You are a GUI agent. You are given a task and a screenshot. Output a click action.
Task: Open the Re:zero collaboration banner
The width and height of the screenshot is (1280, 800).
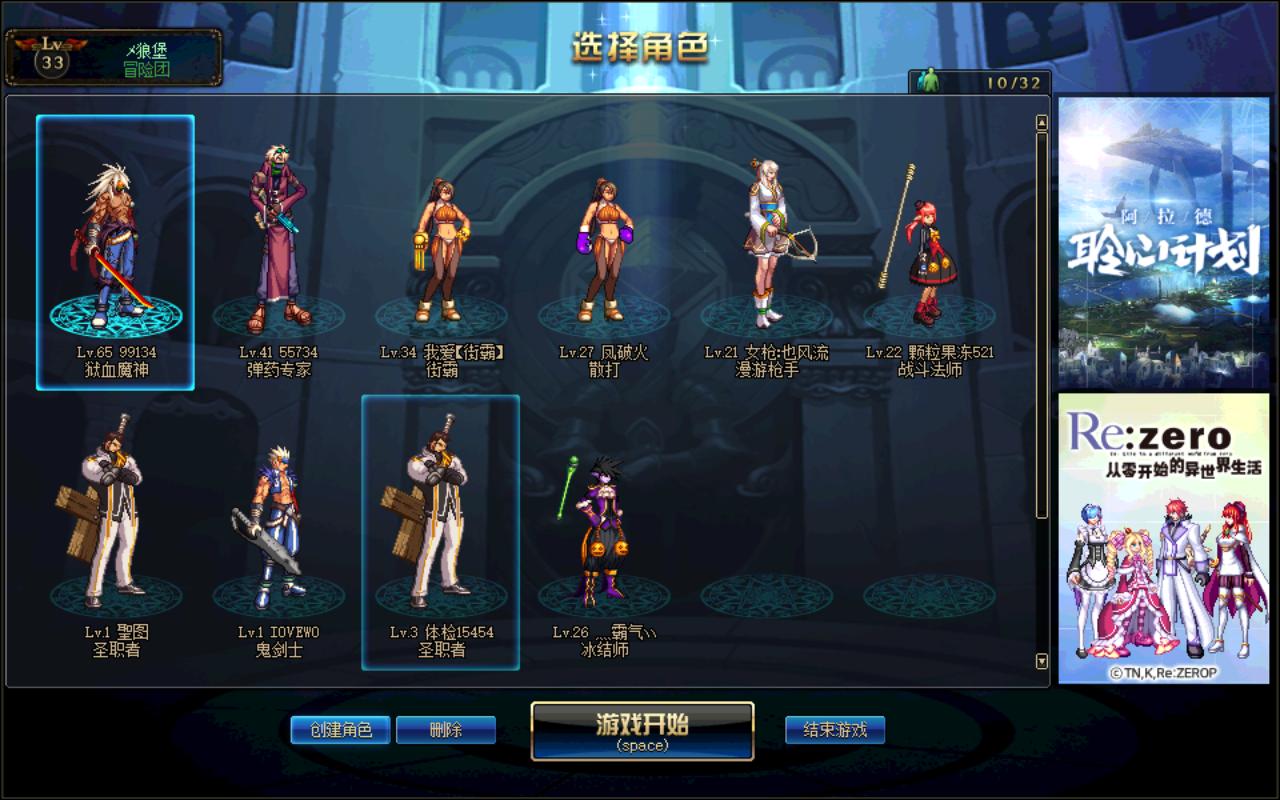(1162, 538)
